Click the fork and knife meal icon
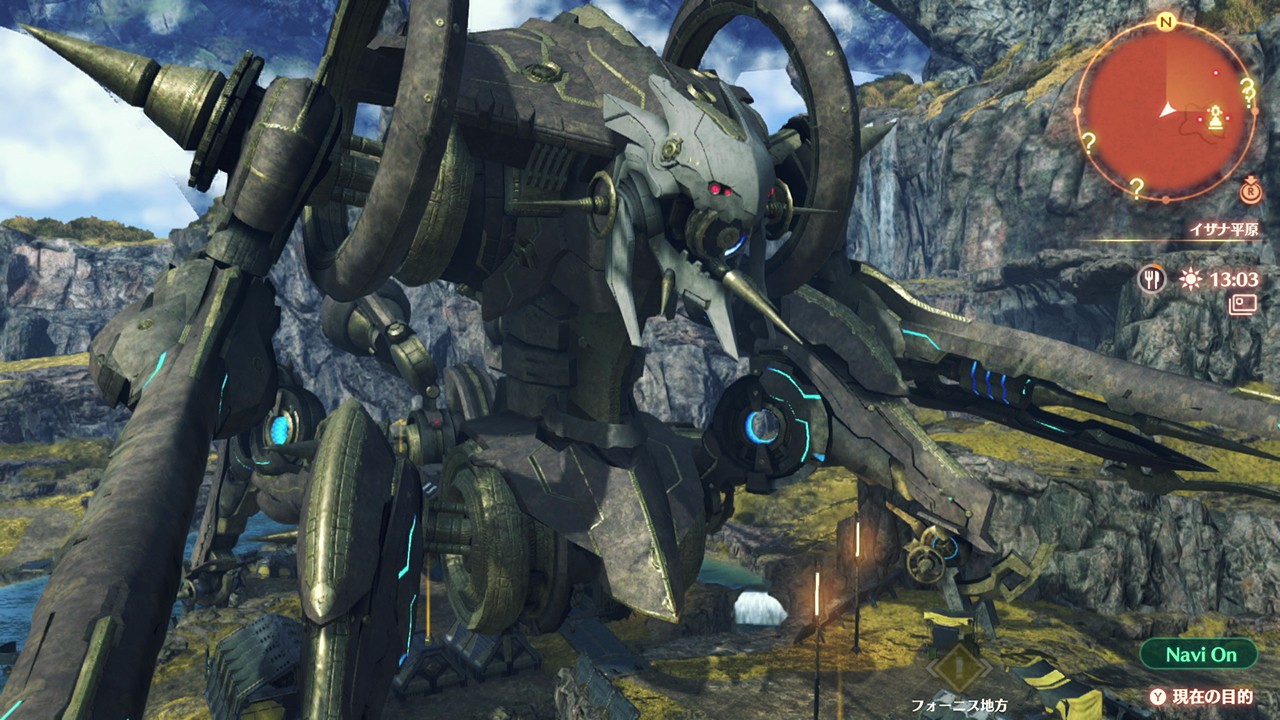 (x=1152, y=279)
